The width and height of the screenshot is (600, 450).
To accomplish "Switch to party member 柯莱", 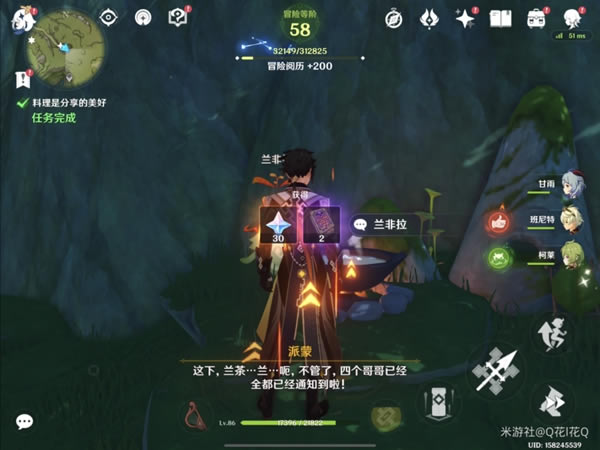I will click(571, 257).
